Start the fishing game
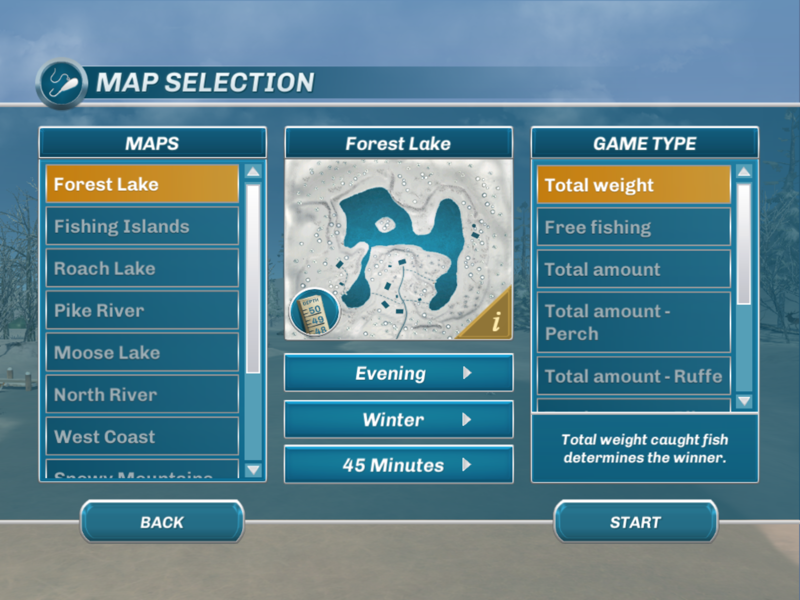Image resolution: width=800 pixels, height=600 pixels. coord(636,522)
